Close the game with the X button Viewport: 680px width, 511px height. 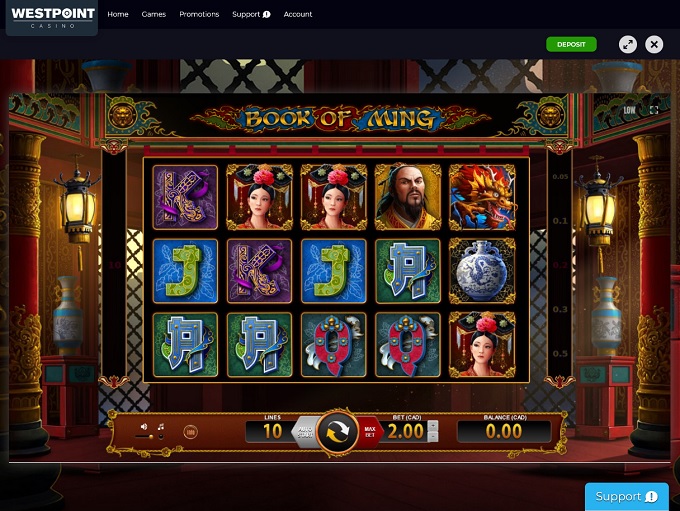pyautogui.click(x=654, y=44)
